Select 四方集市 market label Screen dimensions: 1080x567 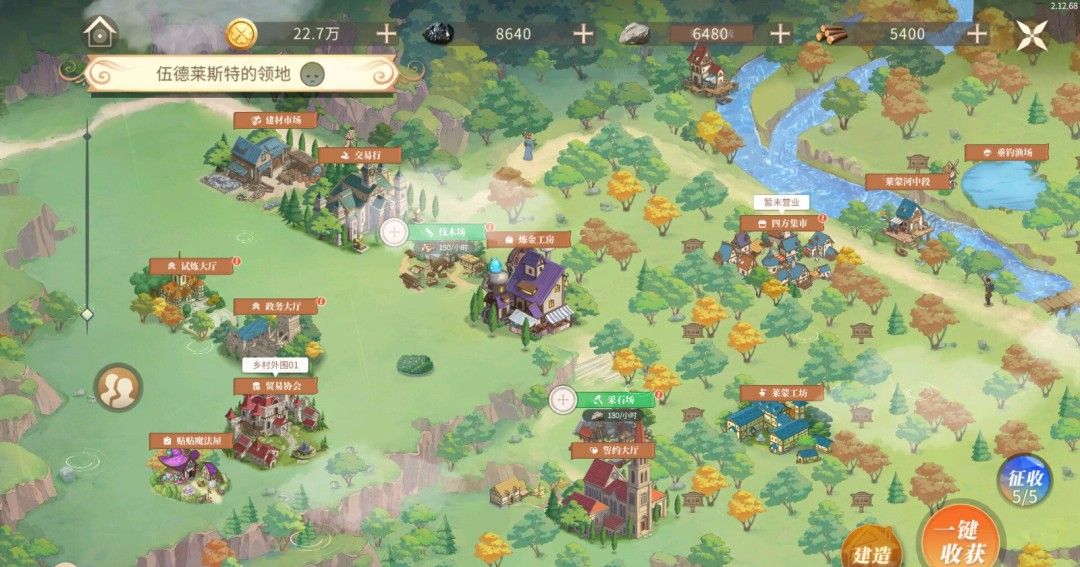coord(782,224)
